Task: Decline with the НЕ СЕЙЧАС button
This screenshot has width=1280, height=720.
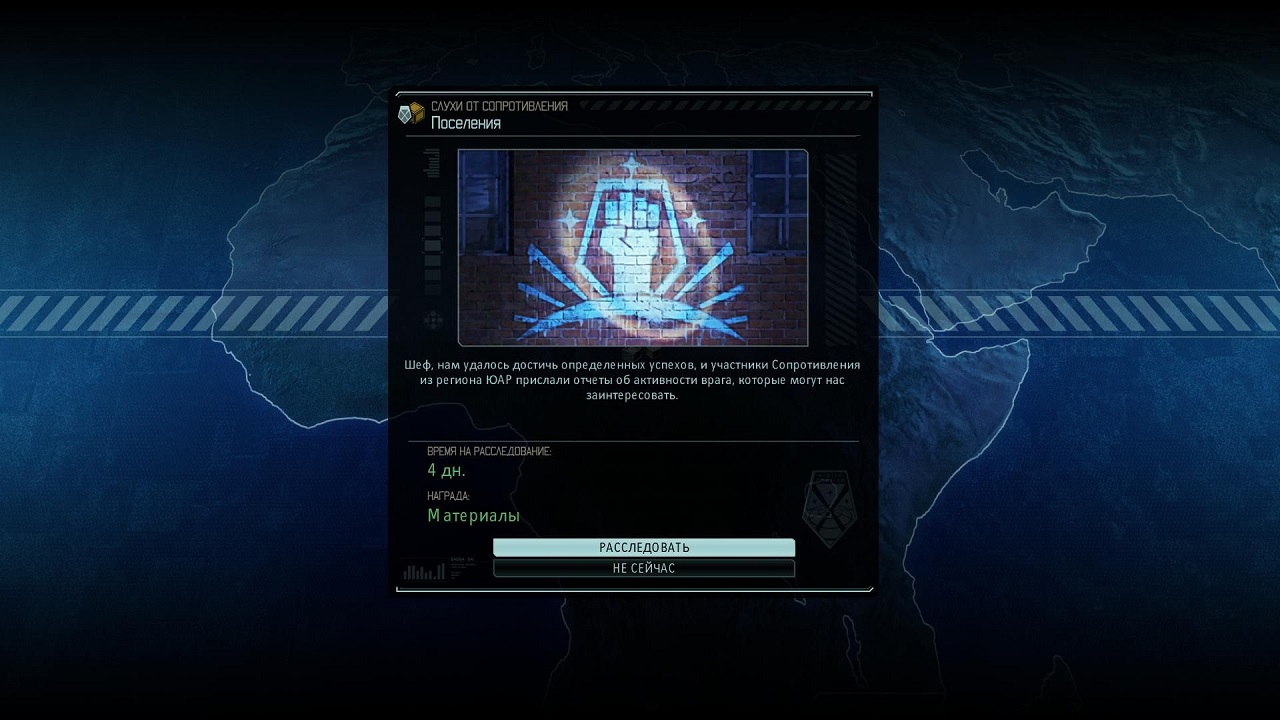Action: pos(644,568)
